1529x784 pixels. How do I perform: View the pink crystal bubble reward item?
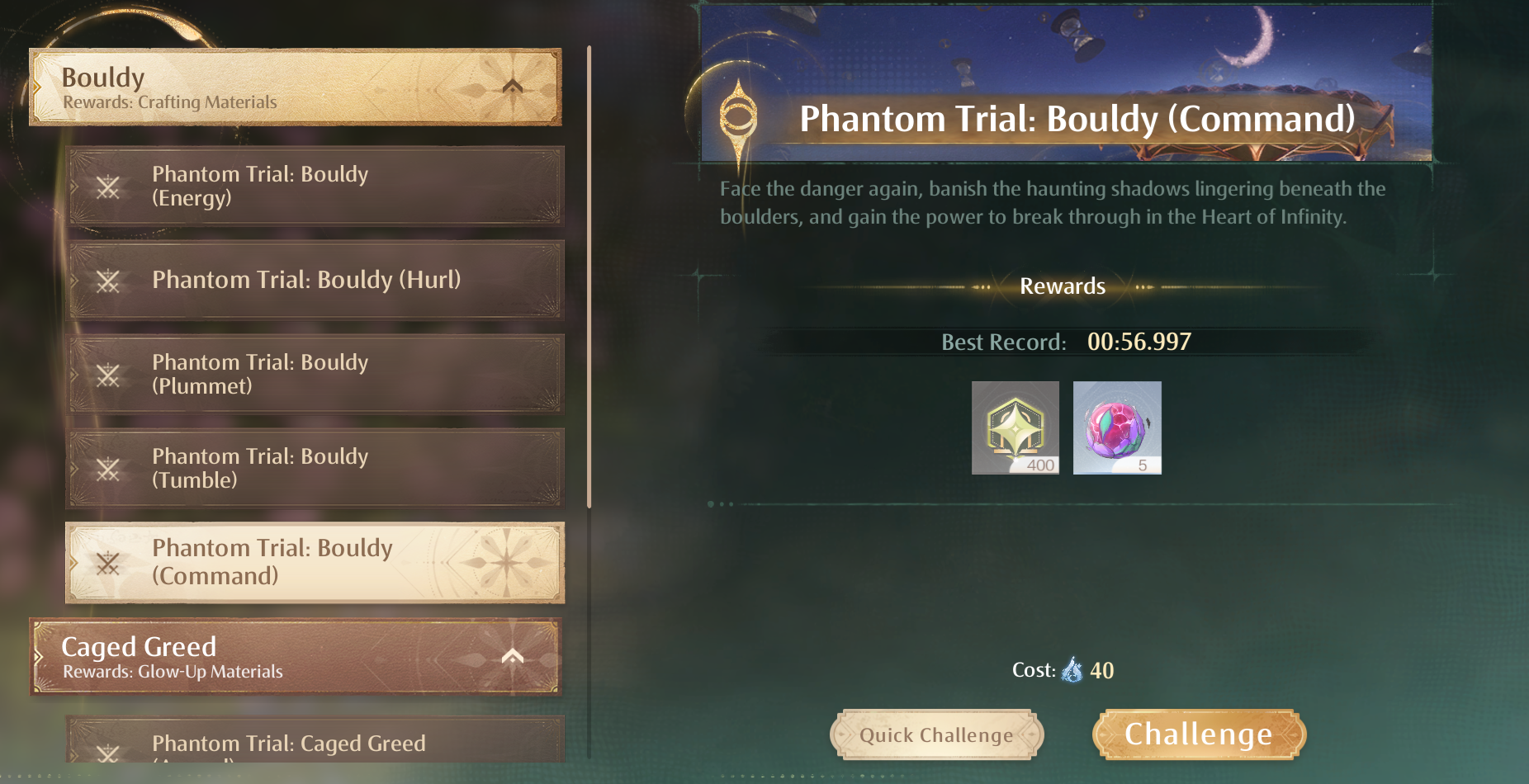coord(1116,427)
